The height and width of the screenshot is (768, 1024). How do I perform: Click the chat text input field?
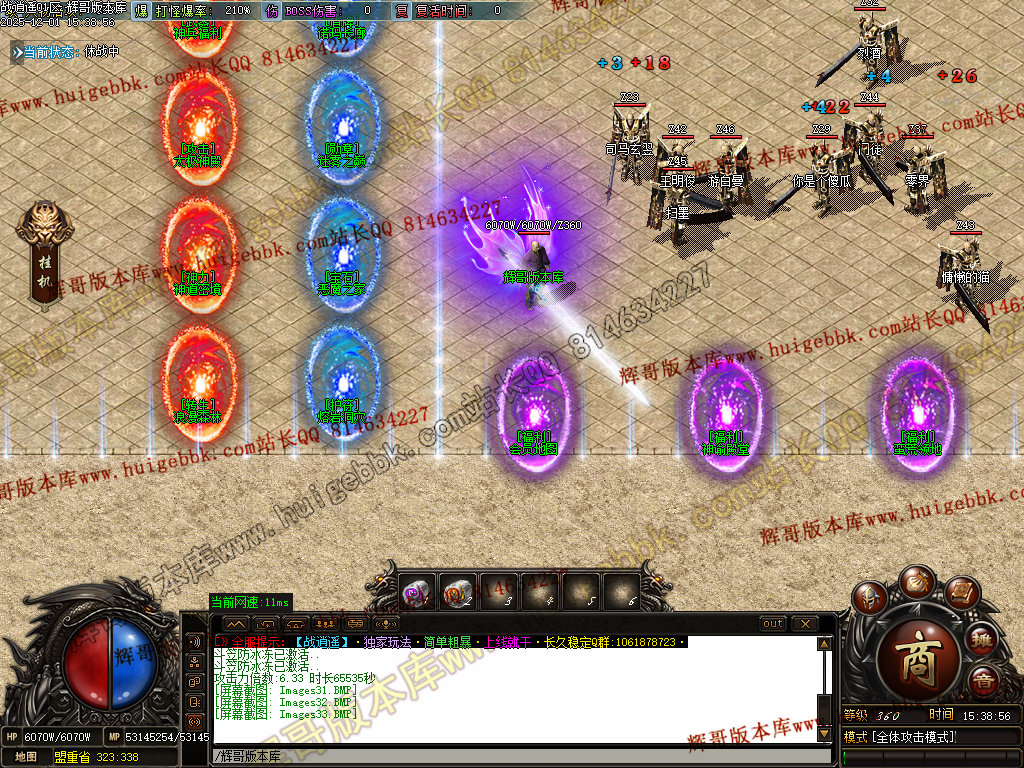(x=500, y=756)
